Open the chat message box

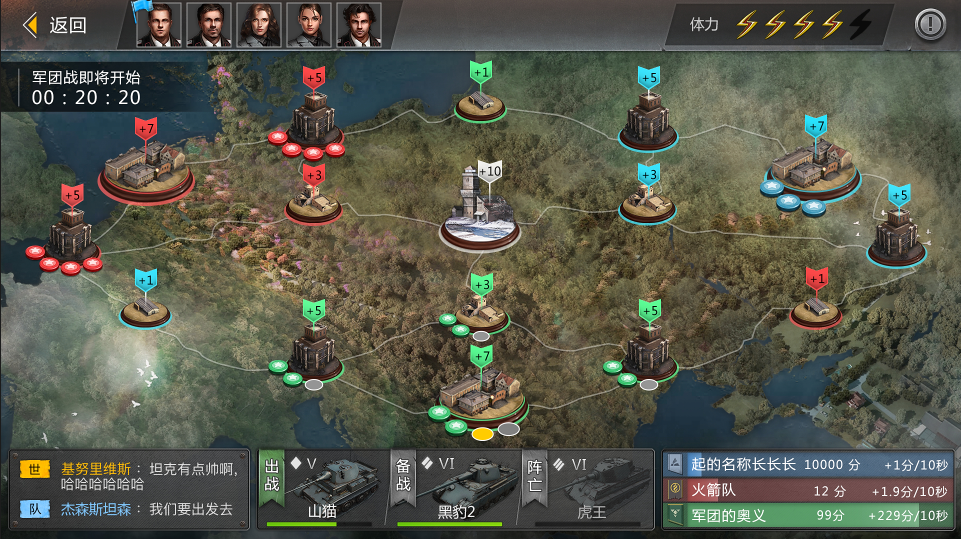(128, 489)
